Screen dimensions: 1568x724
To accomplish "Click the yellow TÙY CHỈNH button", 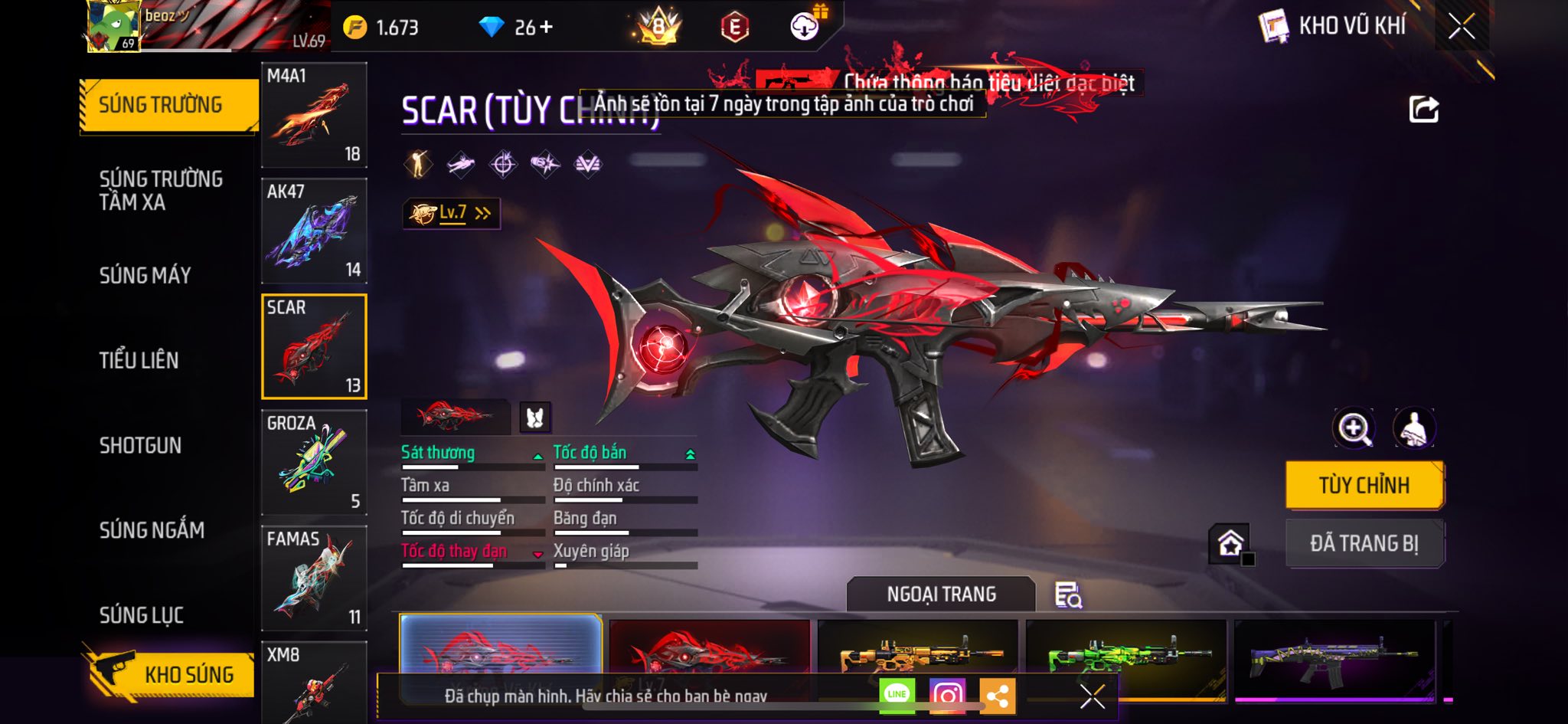I will click(1364, 485).
